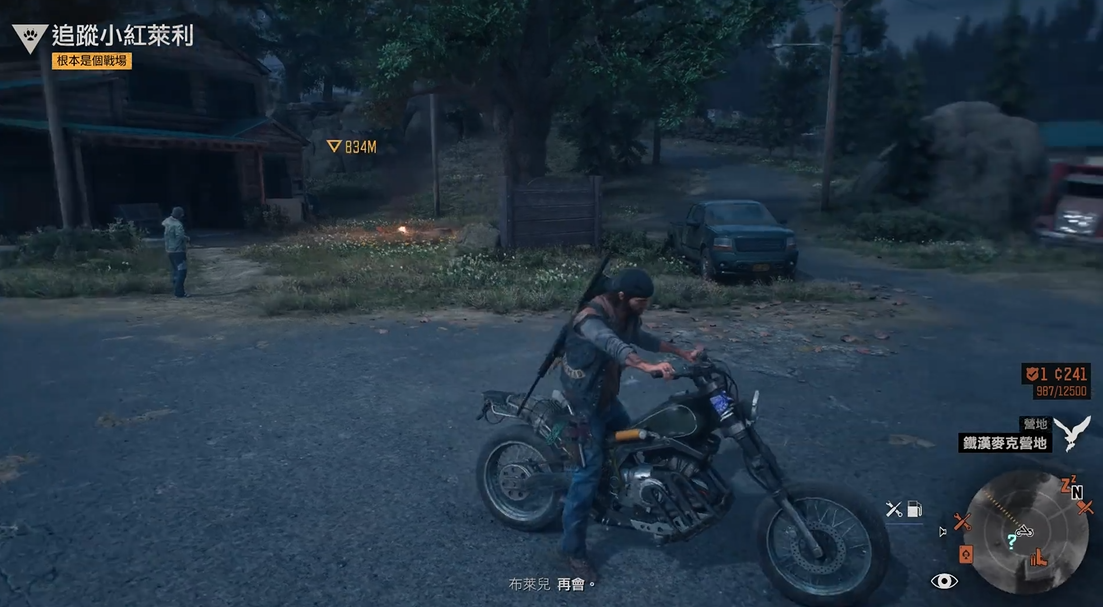Click the white bike repair tools icon

pos(894,509)
